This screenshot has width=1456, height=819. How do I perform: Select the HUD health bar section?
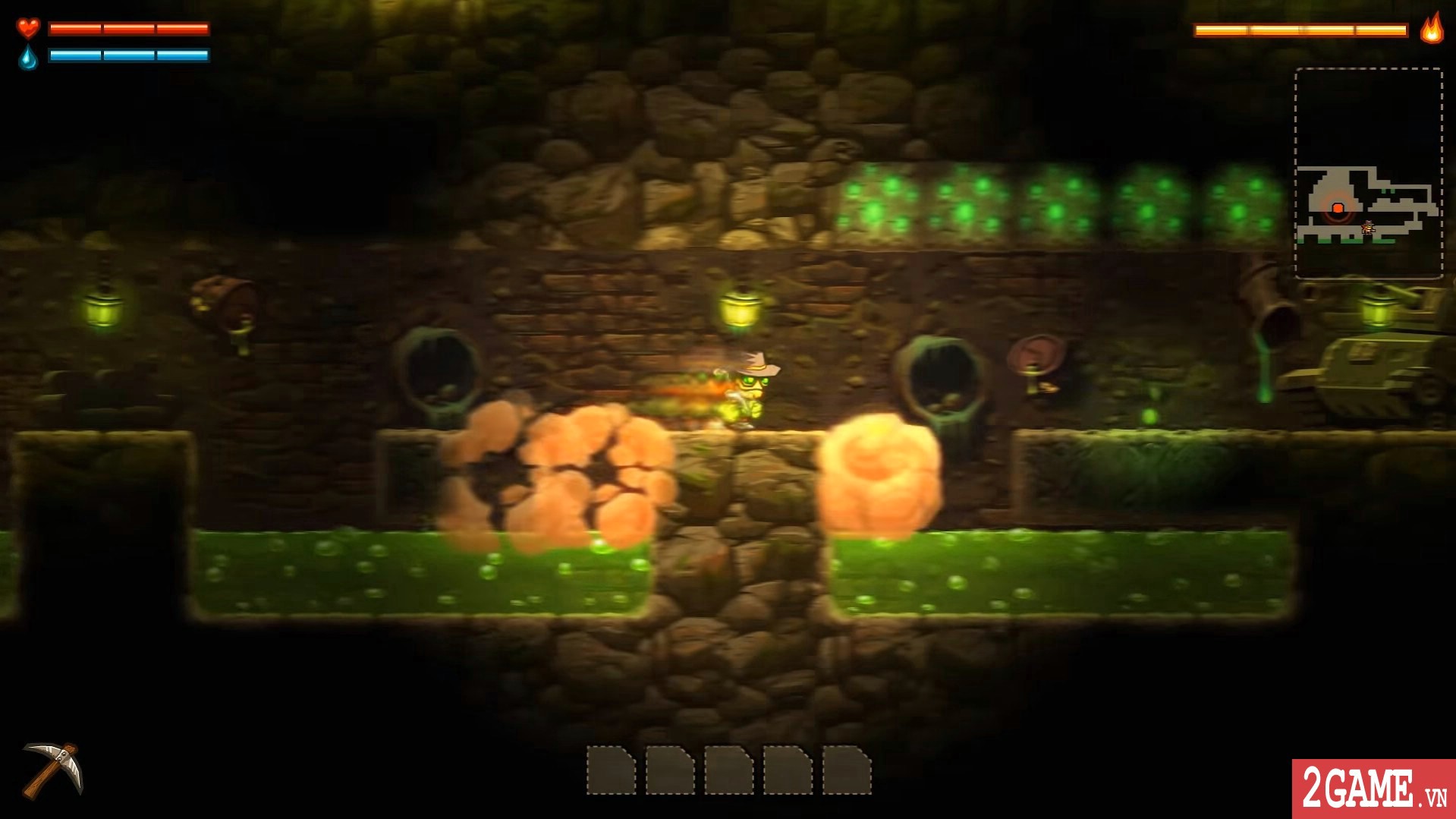pos(127,28)
